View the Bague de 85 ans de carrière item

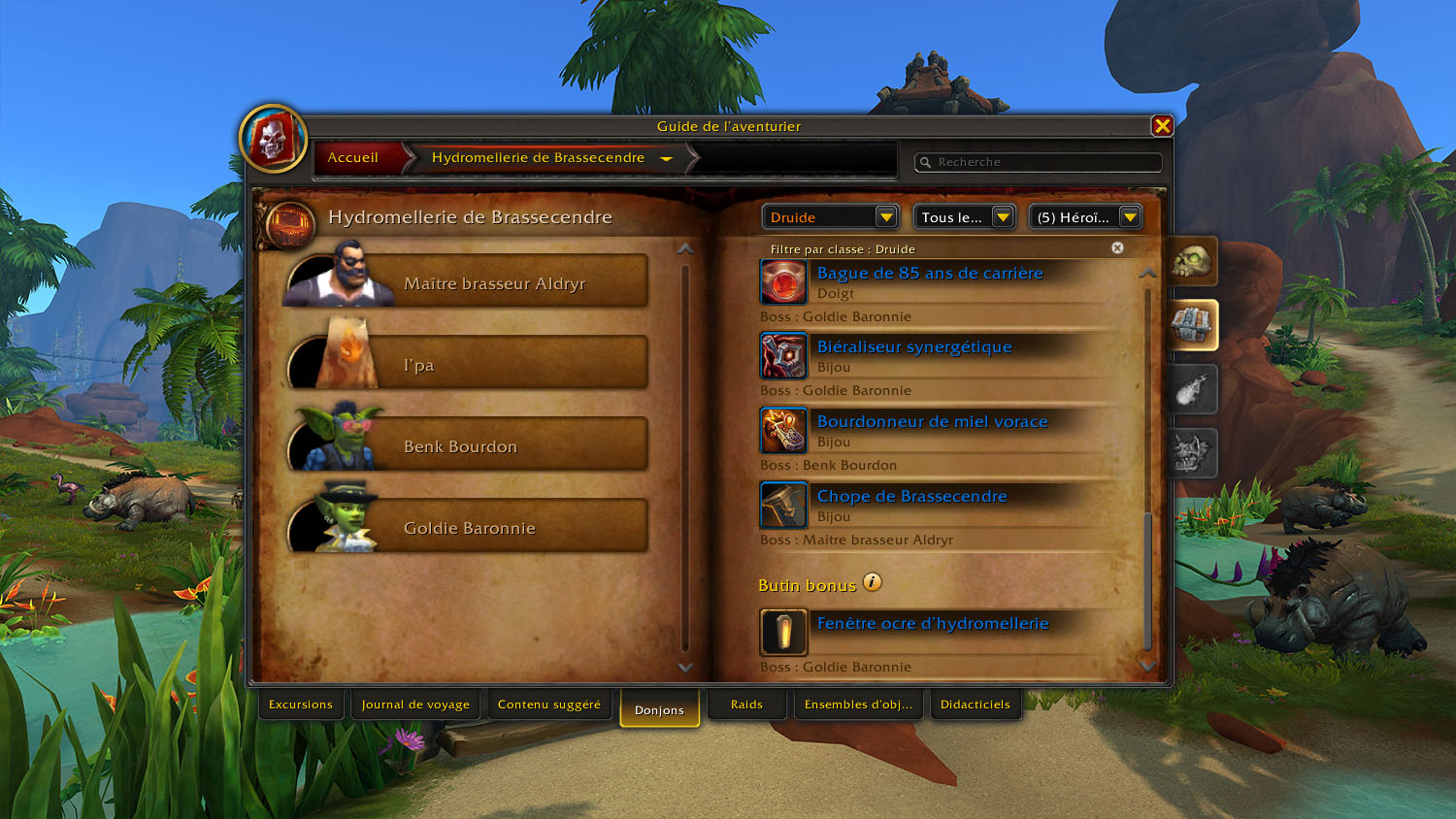click(x=929, y=274)
